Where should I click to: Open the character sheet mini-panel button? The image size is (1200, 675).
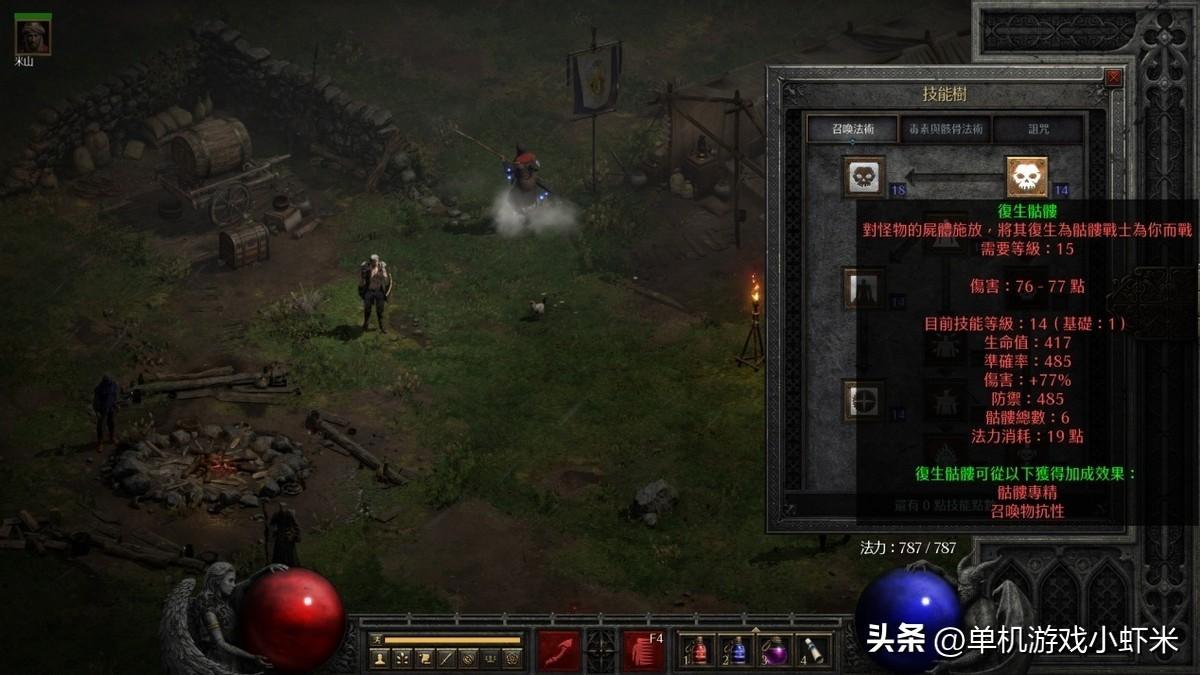point(380,658)
